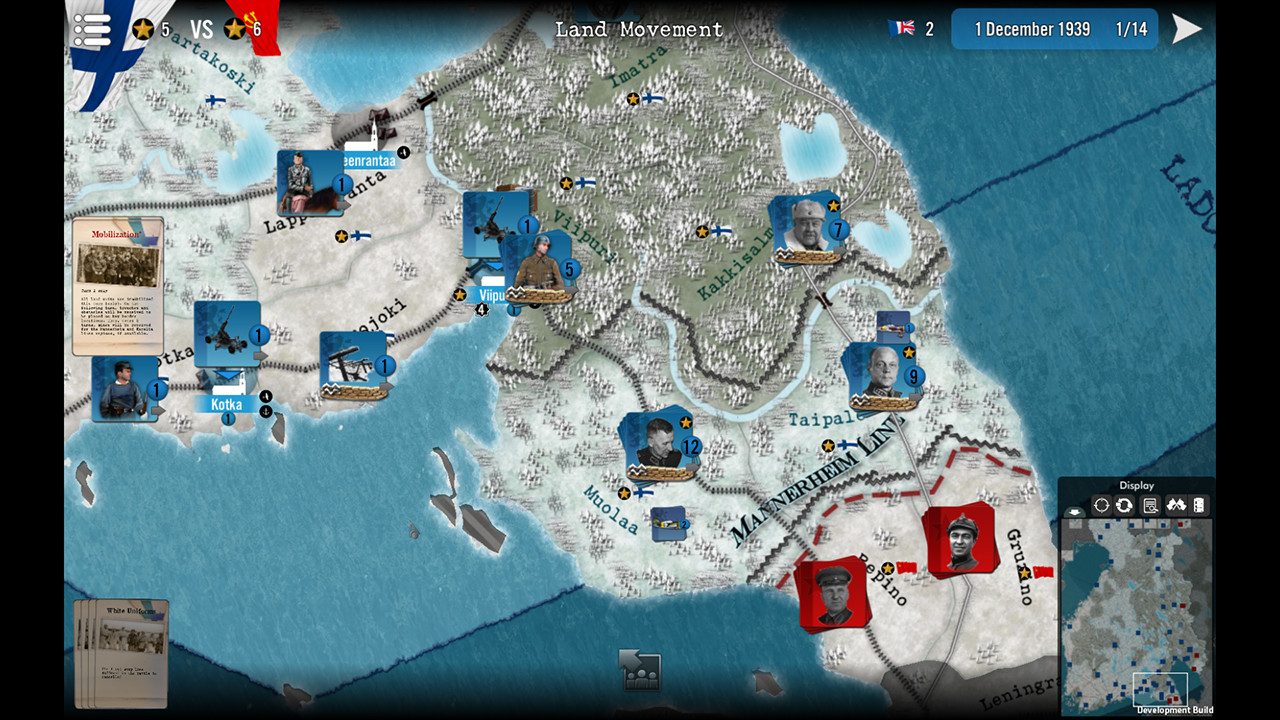Click the Land Movement phase title
Screen dimensions: 1280x720
click(x=639, y=29)
